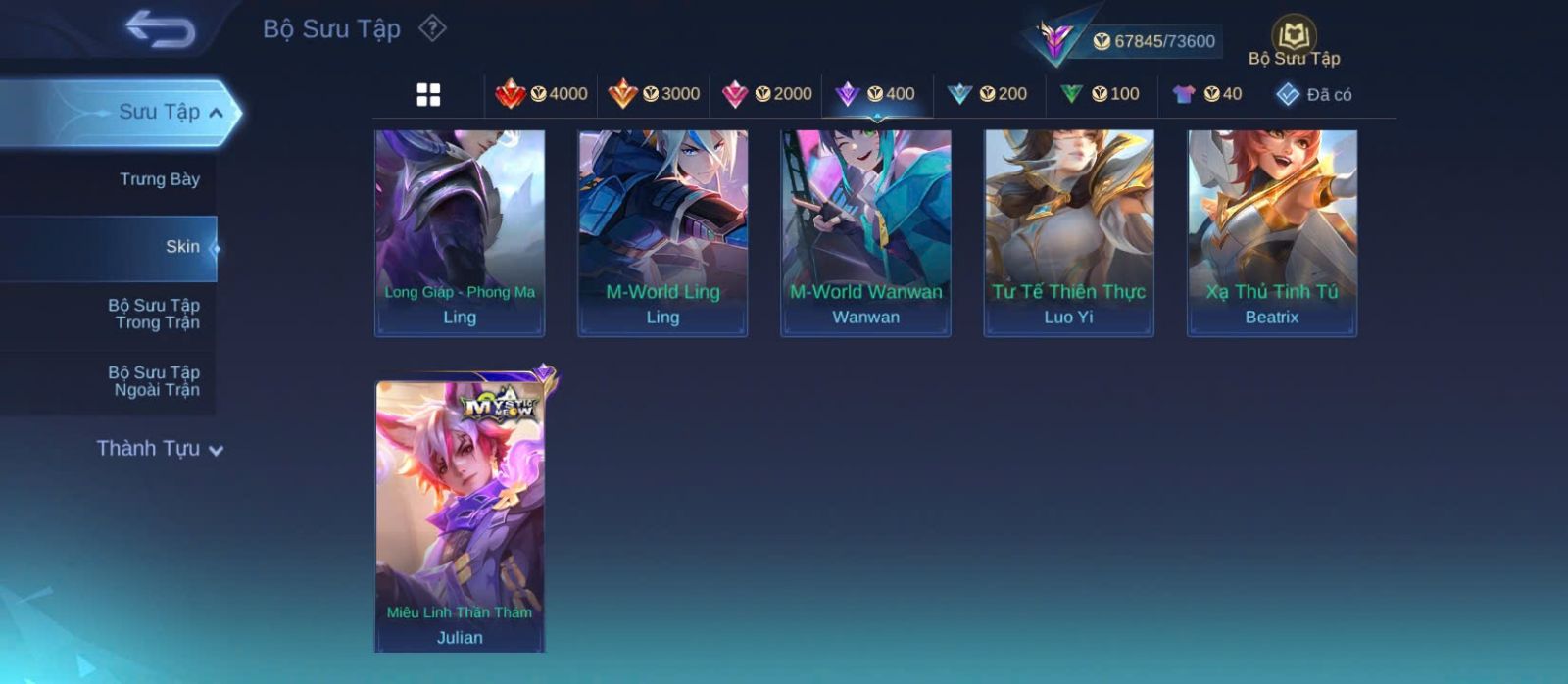Image resolution: width=1568 pixels, height=684 pixels.
Task: Switch to the 100 point tier
Action: [x=1100, y=94]
